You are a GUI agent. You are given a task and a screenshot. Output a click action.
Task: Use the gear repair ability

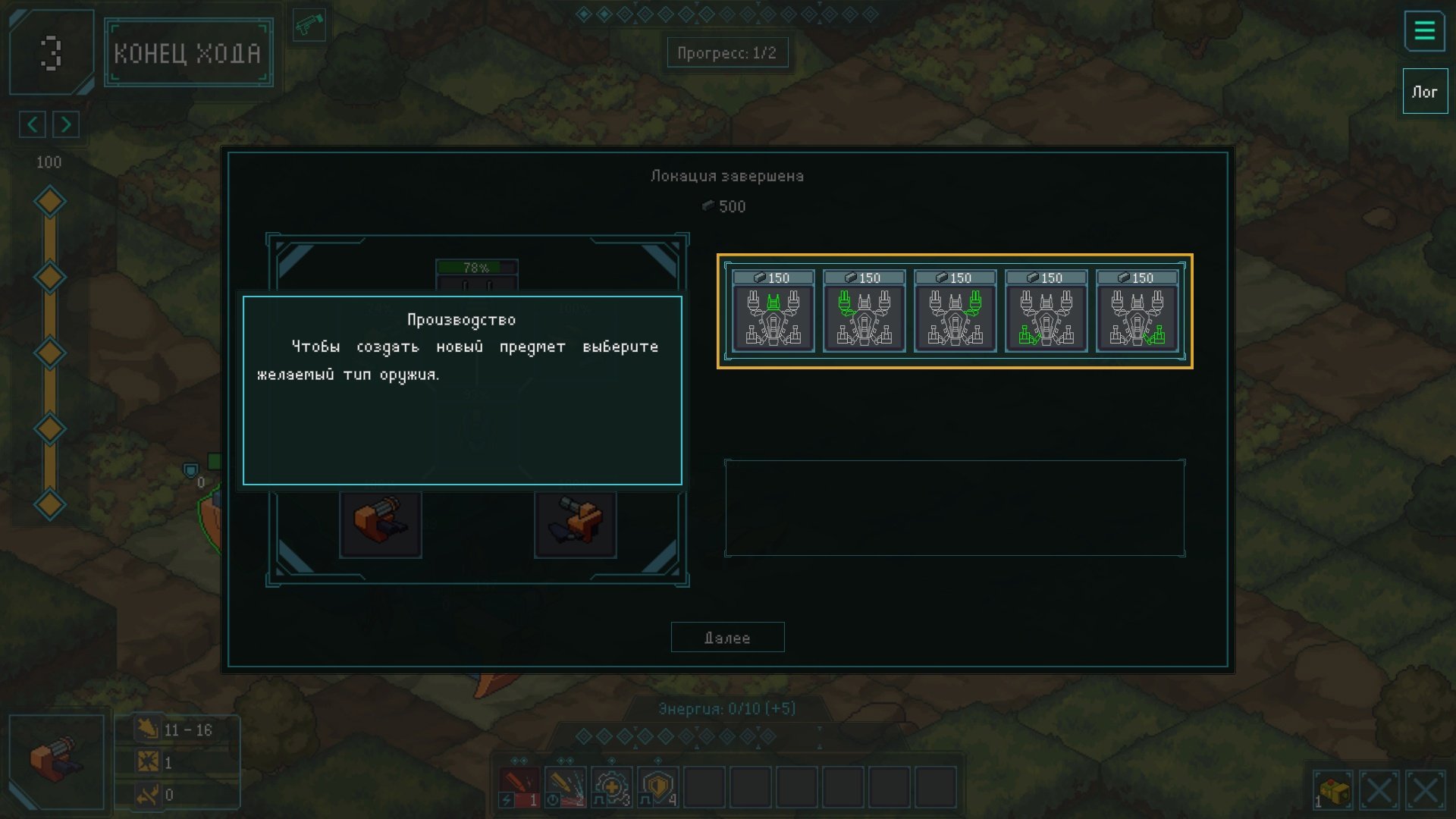click(612, 786)
